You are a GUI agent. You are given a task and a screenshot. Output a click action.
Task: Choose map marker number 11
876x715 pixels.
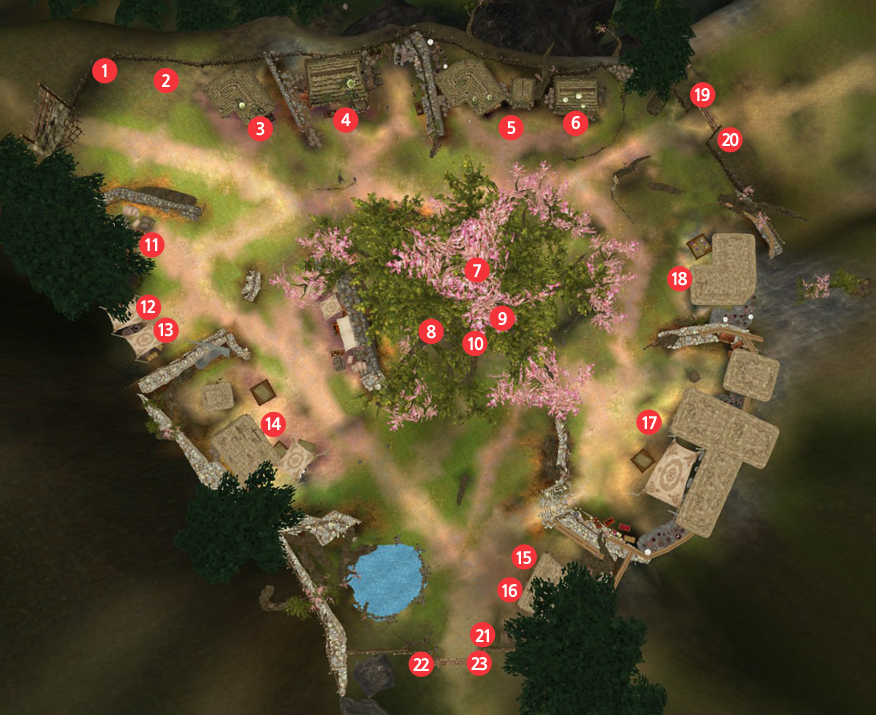[x=151, y=244]
